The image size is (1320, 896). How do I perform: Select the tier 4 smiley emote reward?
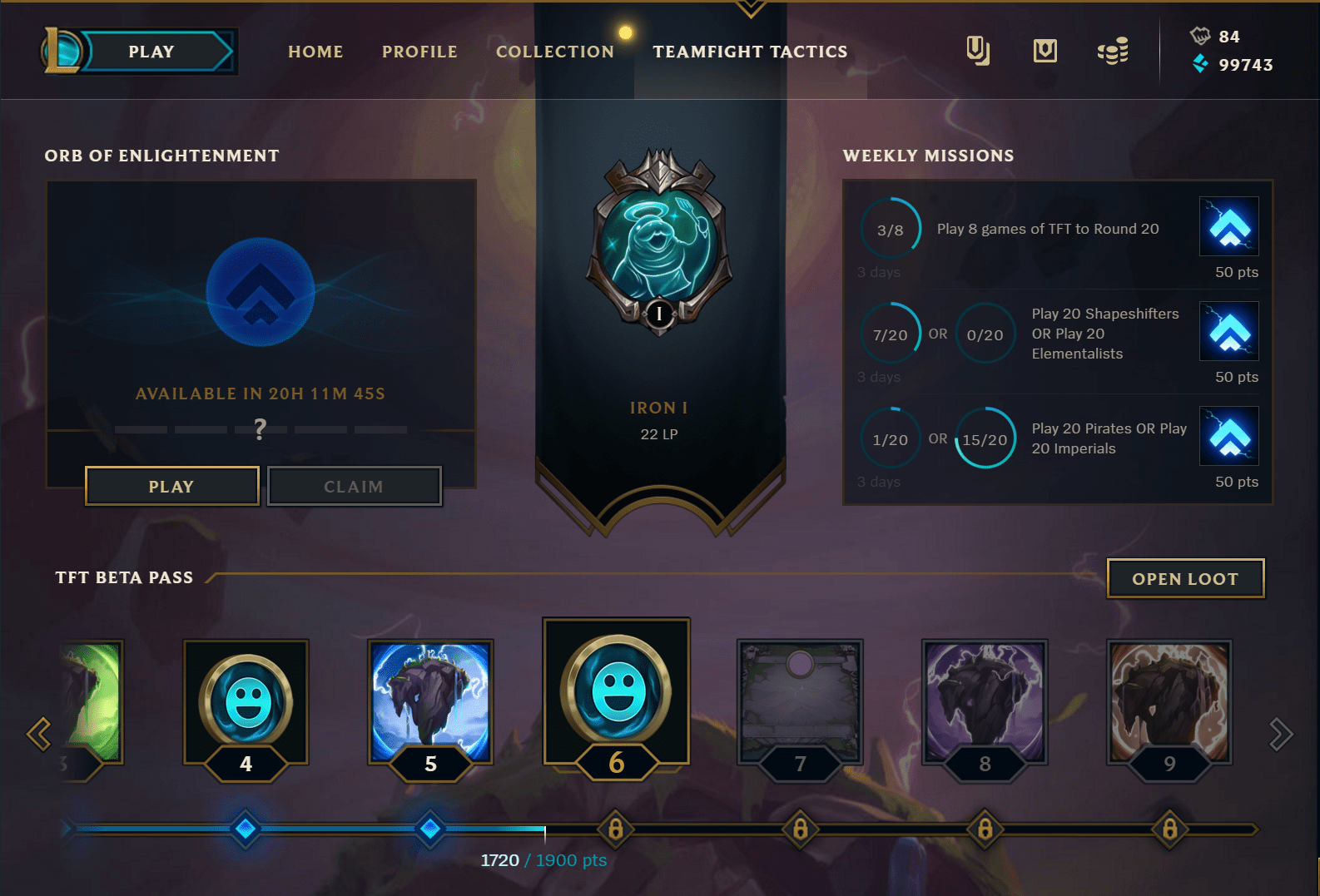(x=246, y=701)
